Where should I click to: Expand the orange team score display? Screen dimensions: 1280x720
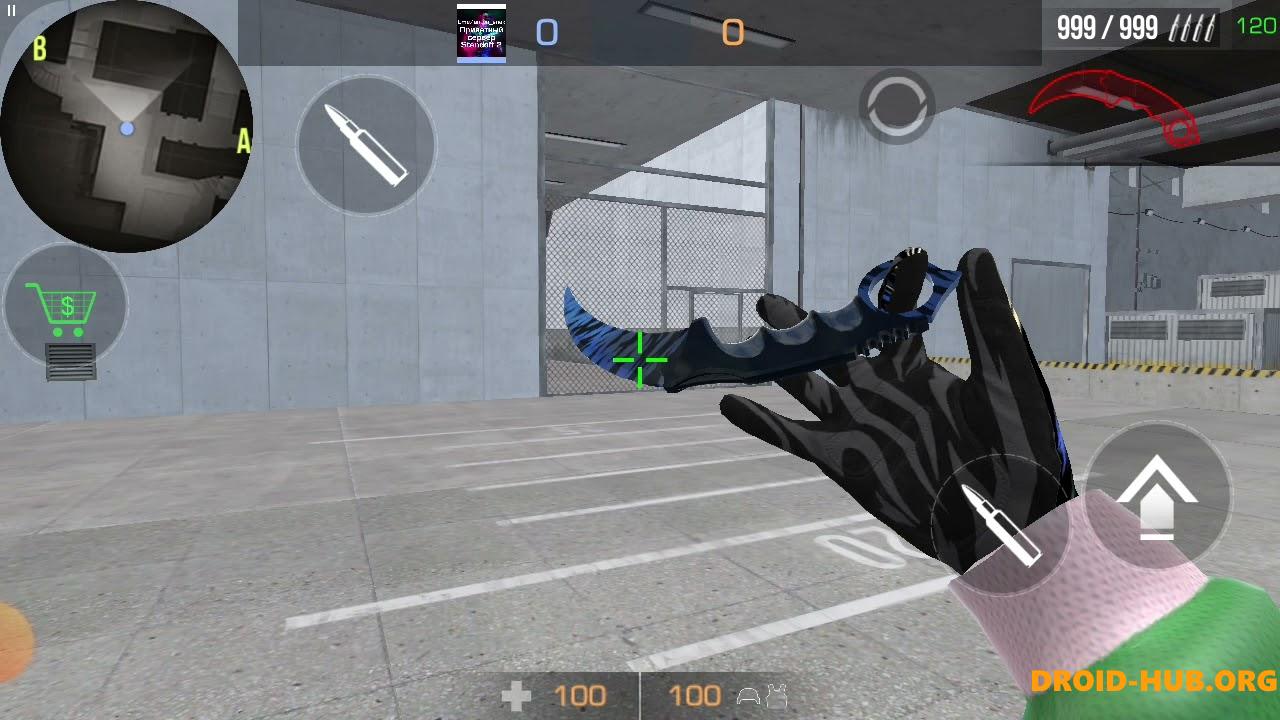pyautogui.click(x=733, y=32)
